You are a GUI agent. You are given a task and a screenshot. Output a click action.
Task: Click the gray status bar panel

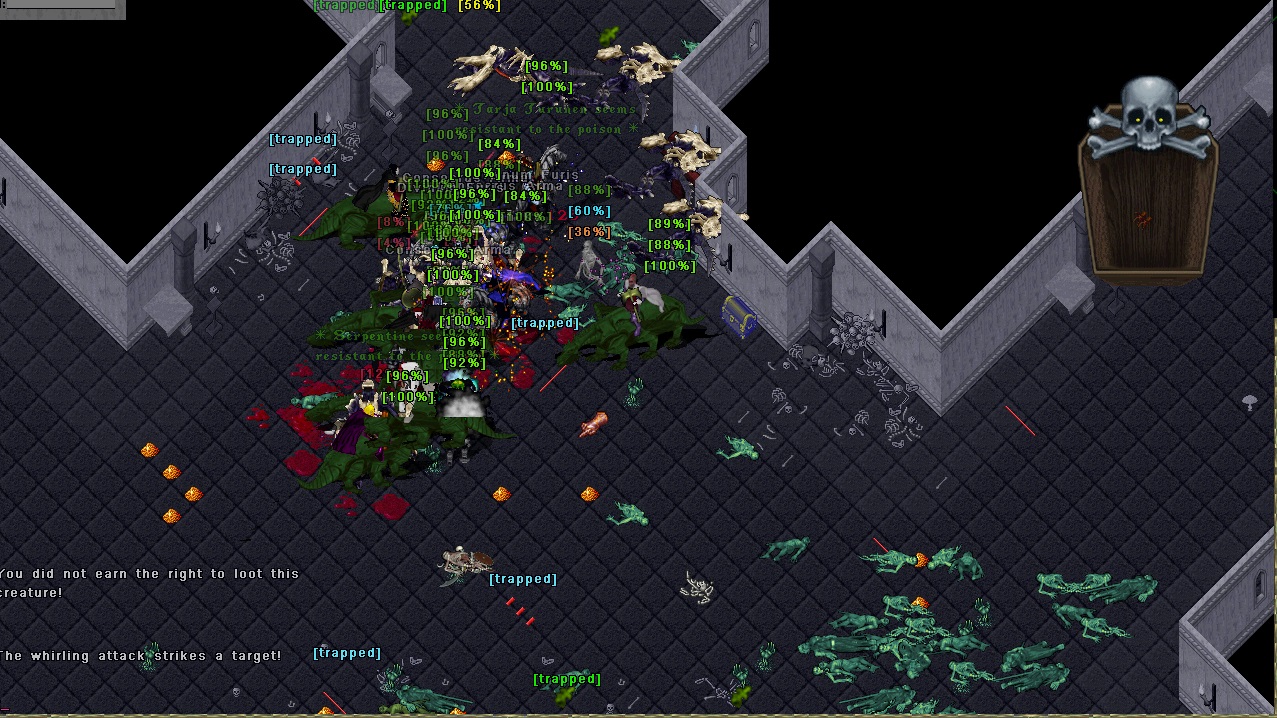point(62,9)
